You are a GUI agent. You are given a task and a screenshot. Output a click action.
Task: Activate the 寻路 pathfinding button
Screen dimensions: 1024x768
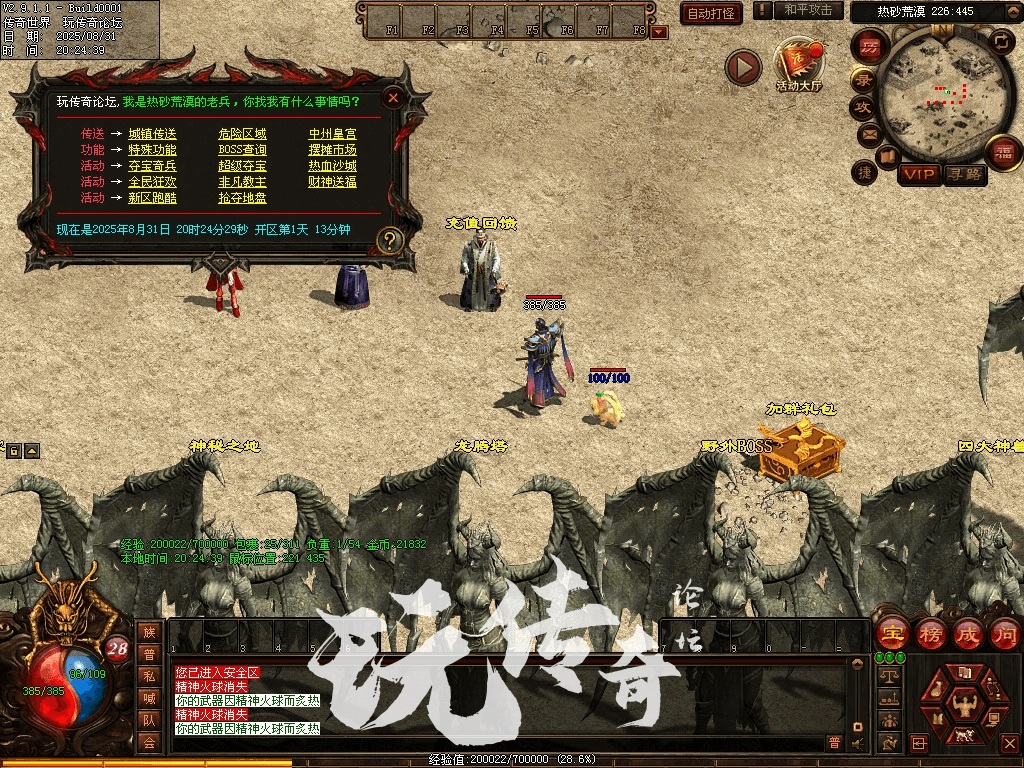(x=963, y=174)
